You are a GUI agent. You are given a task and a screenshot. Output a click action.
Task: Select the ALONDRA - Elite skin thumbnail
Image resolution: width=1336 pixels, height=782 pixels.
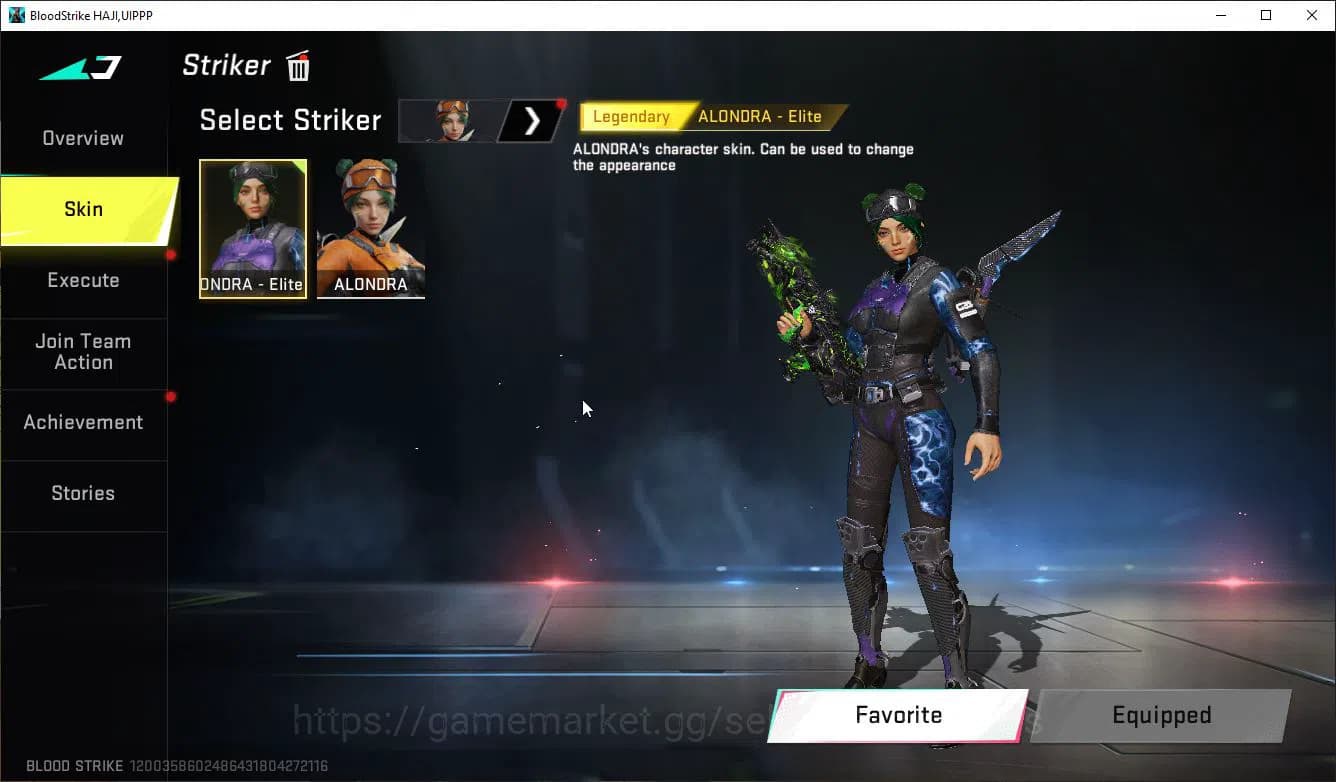click(x=253, y=228)
